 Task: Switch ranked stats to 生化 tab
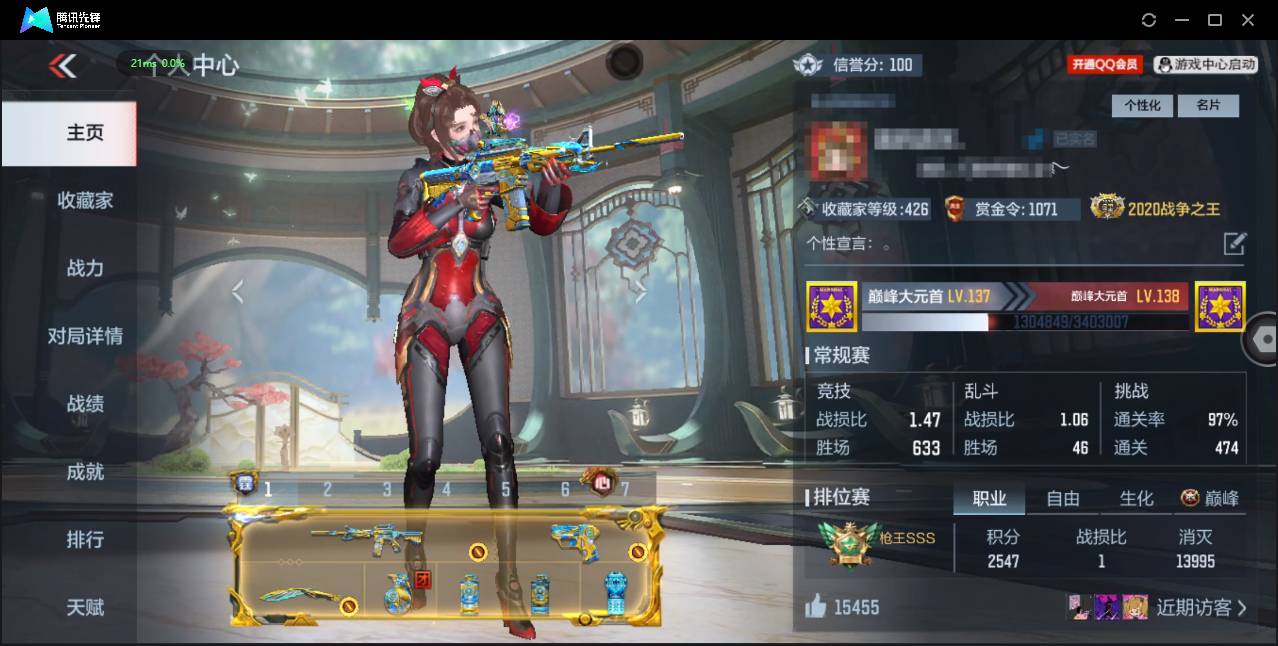[1136, 498]
